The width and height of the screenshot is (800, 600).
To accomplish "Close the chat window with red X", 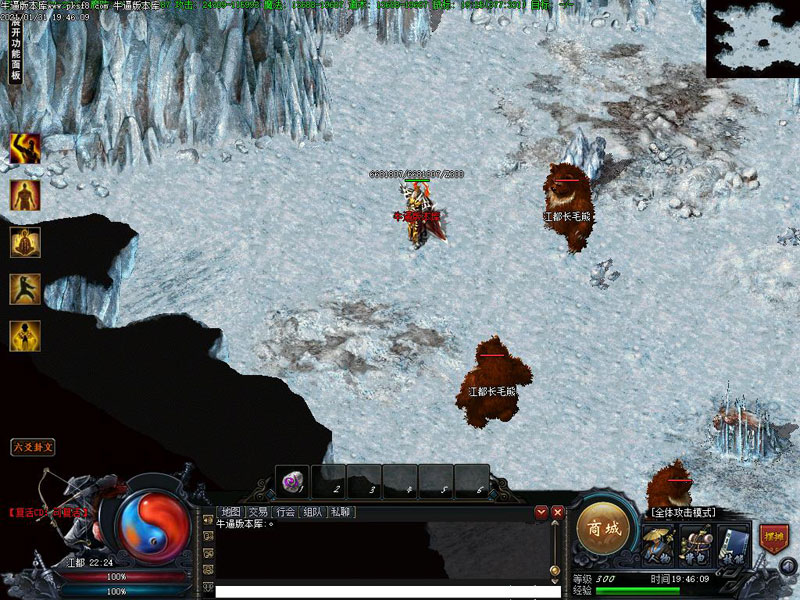I will (x=558, y=512).
